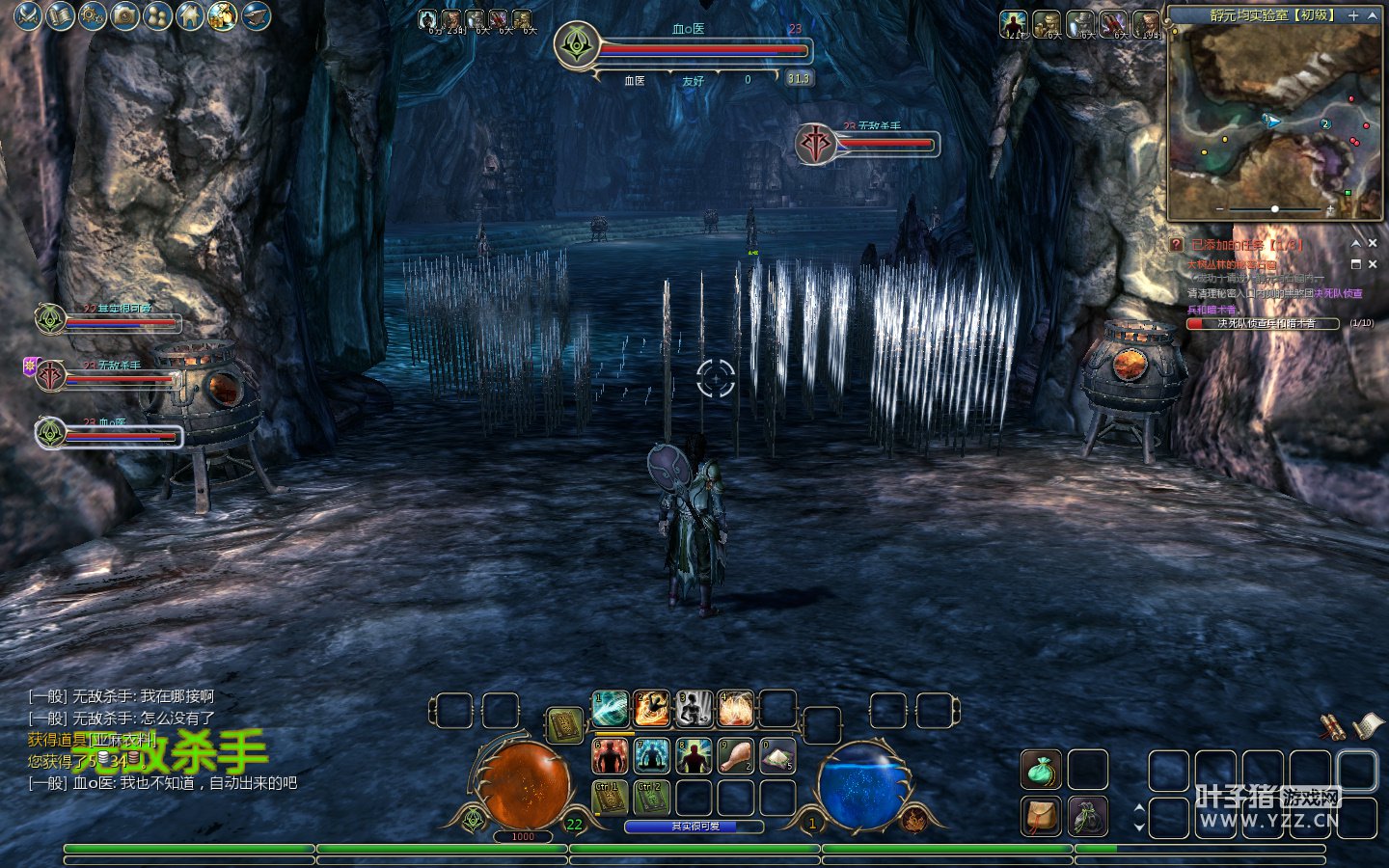Screen dimensions: 1389x868
Task: Click the minimap zoom-in plus button
Action: (1330, 209)
